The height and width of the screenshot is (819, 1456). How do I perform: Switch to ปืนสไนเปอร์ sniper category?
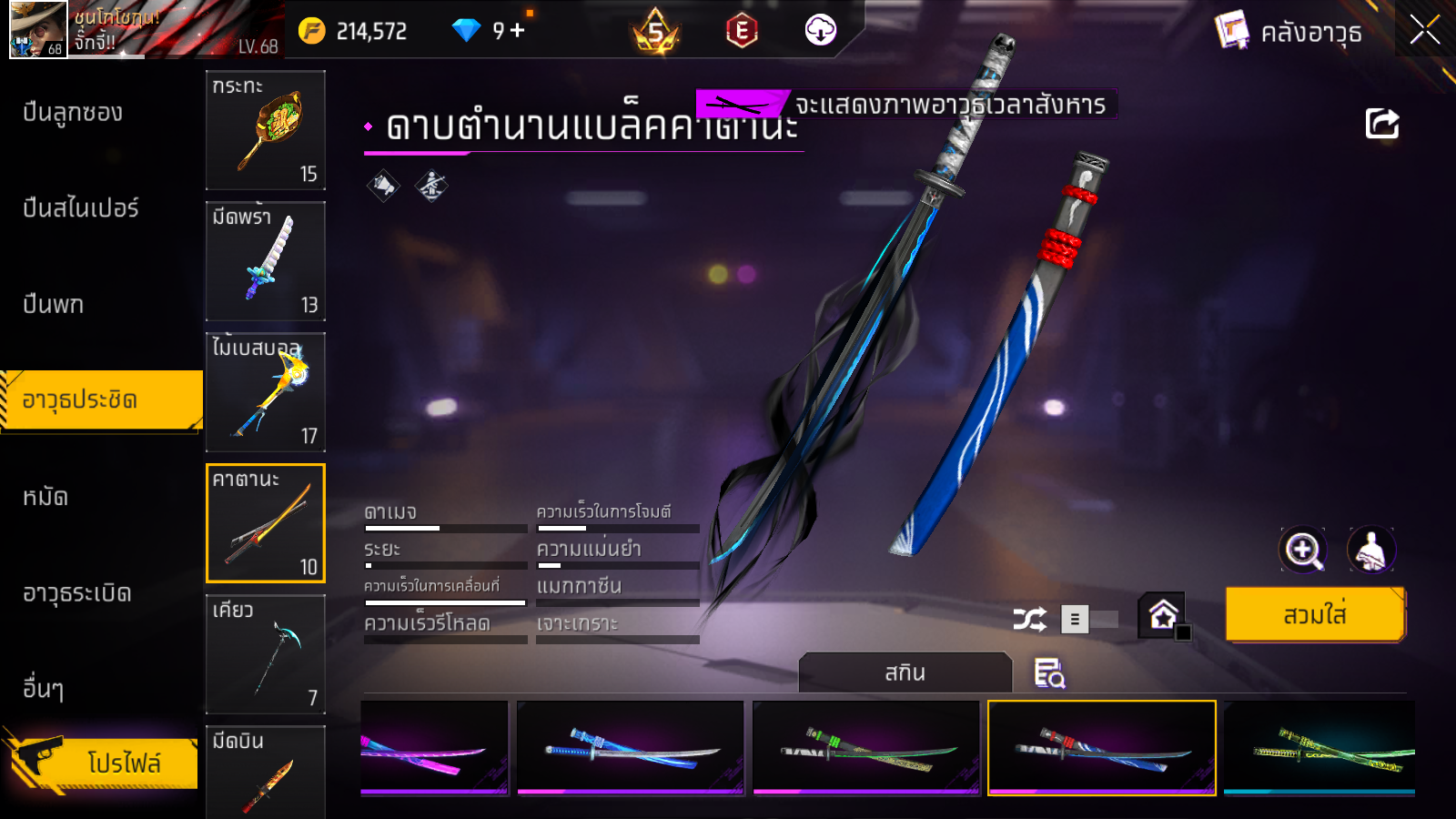pos(81,208)
